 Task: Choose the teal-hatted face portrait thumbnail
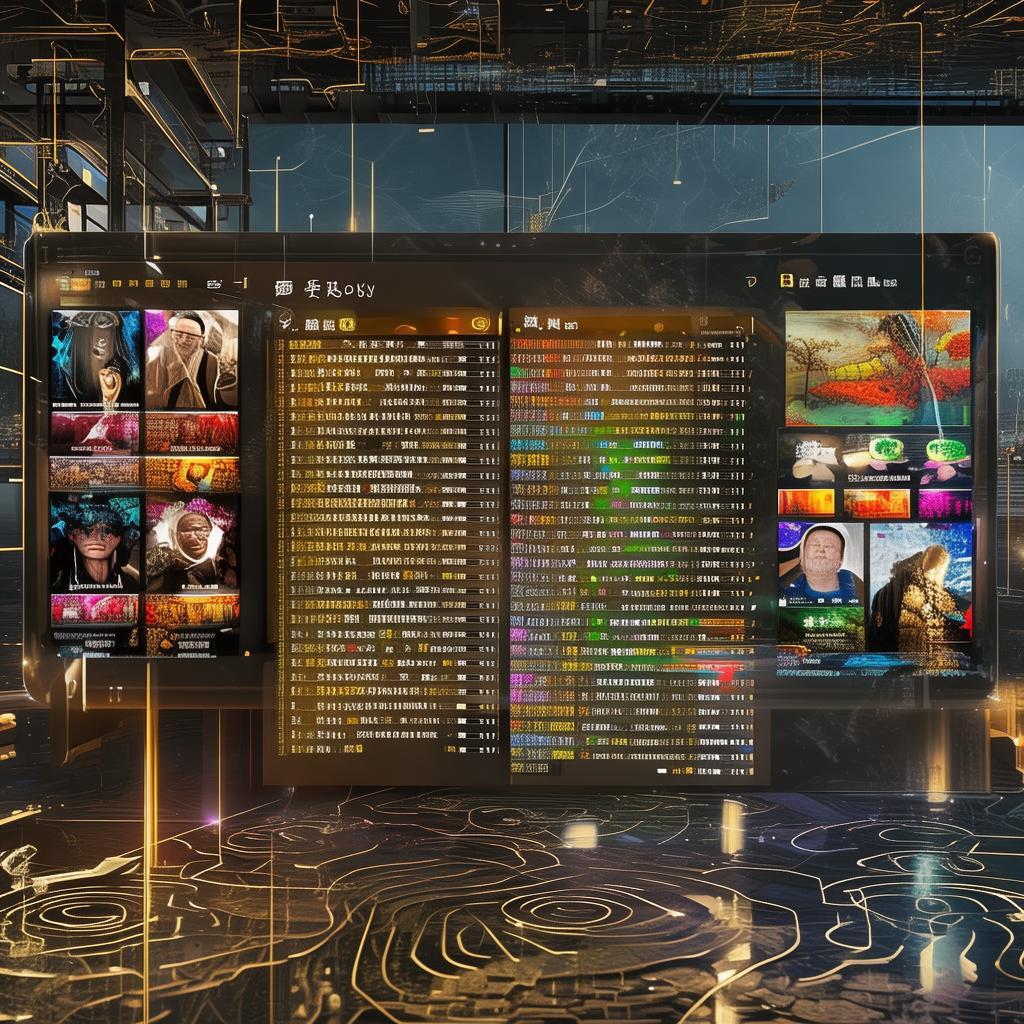pos(96,543)
